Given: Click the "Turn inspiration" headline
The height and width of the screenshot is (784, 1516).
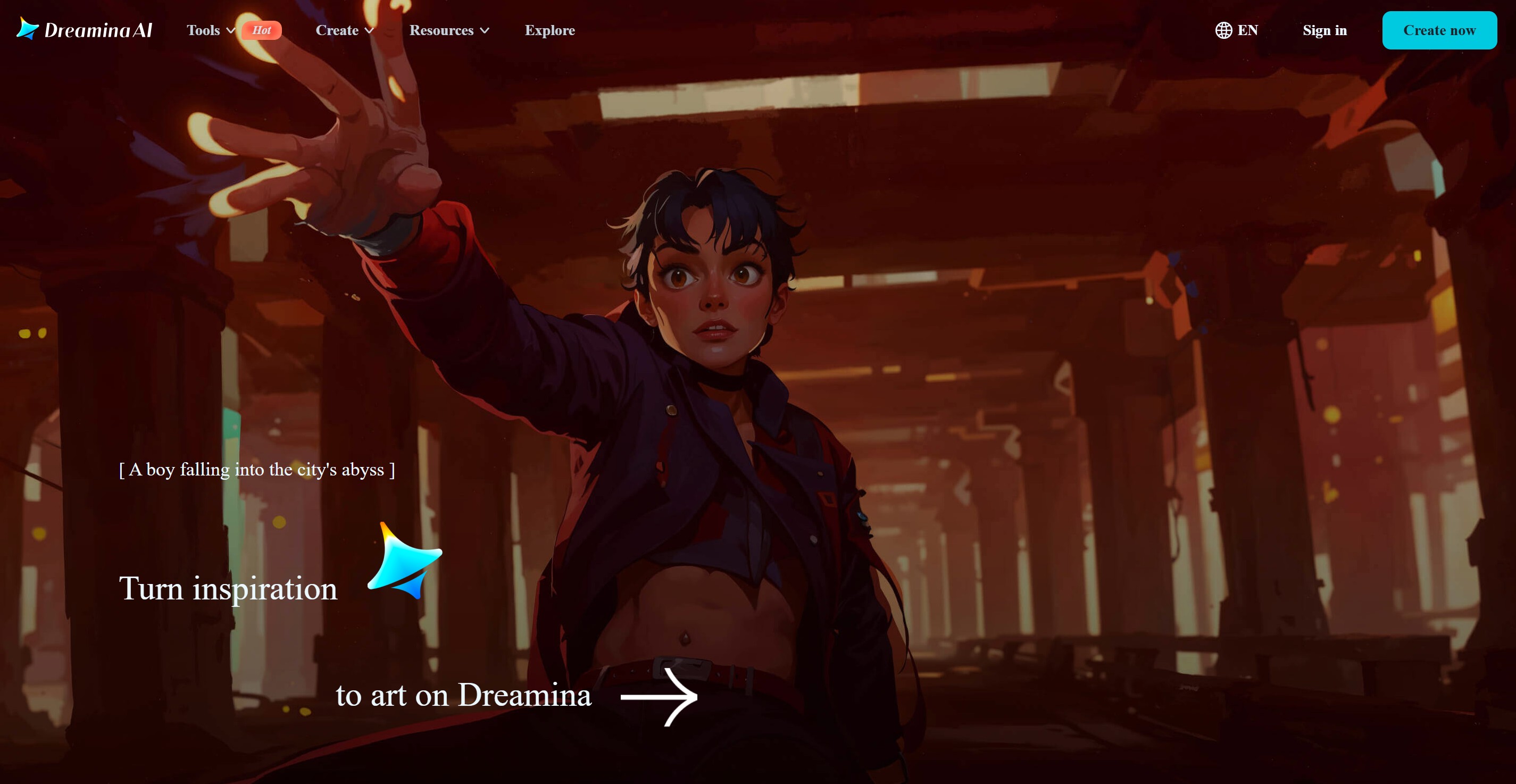Looking at the screenshot, I should [228, 589].
